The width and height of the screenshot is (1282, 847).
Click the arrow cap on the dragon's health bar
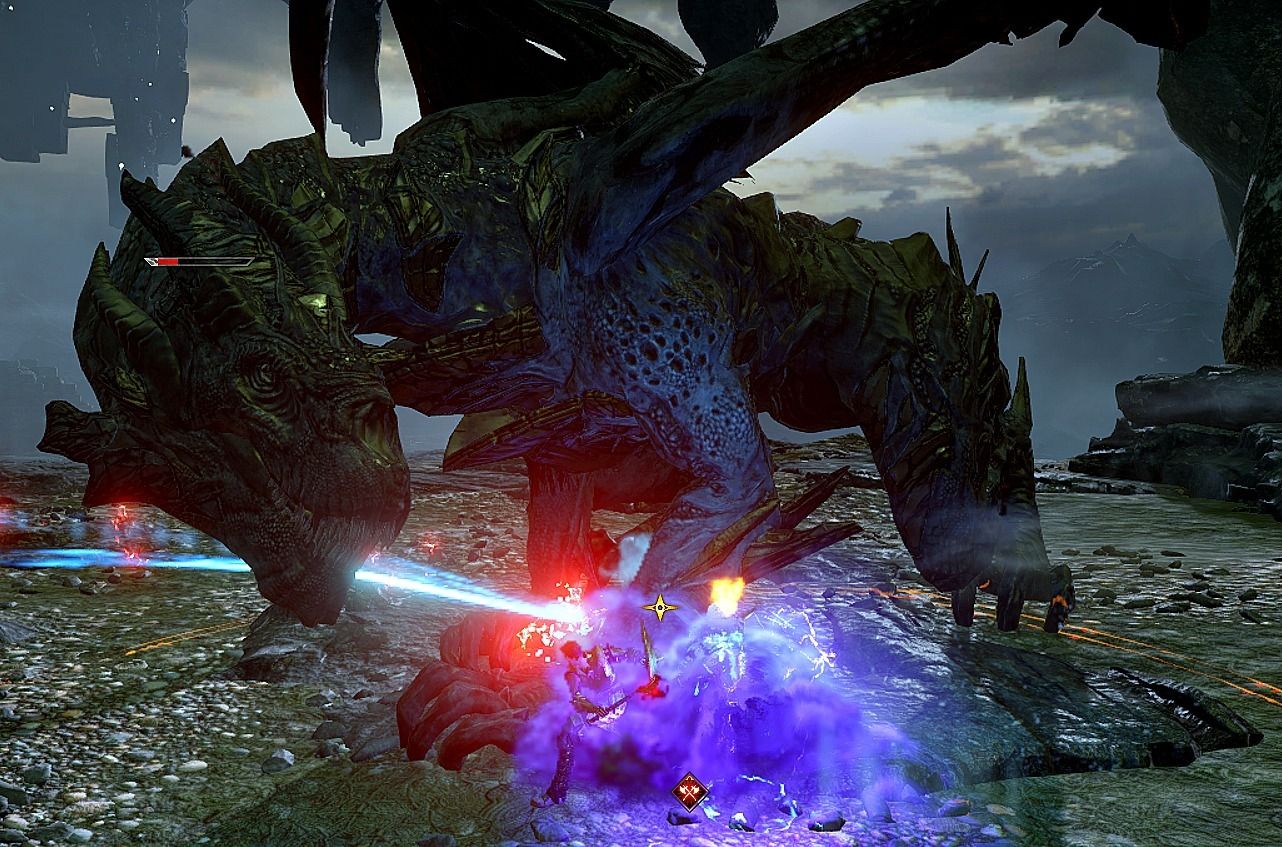click(152, 261)
